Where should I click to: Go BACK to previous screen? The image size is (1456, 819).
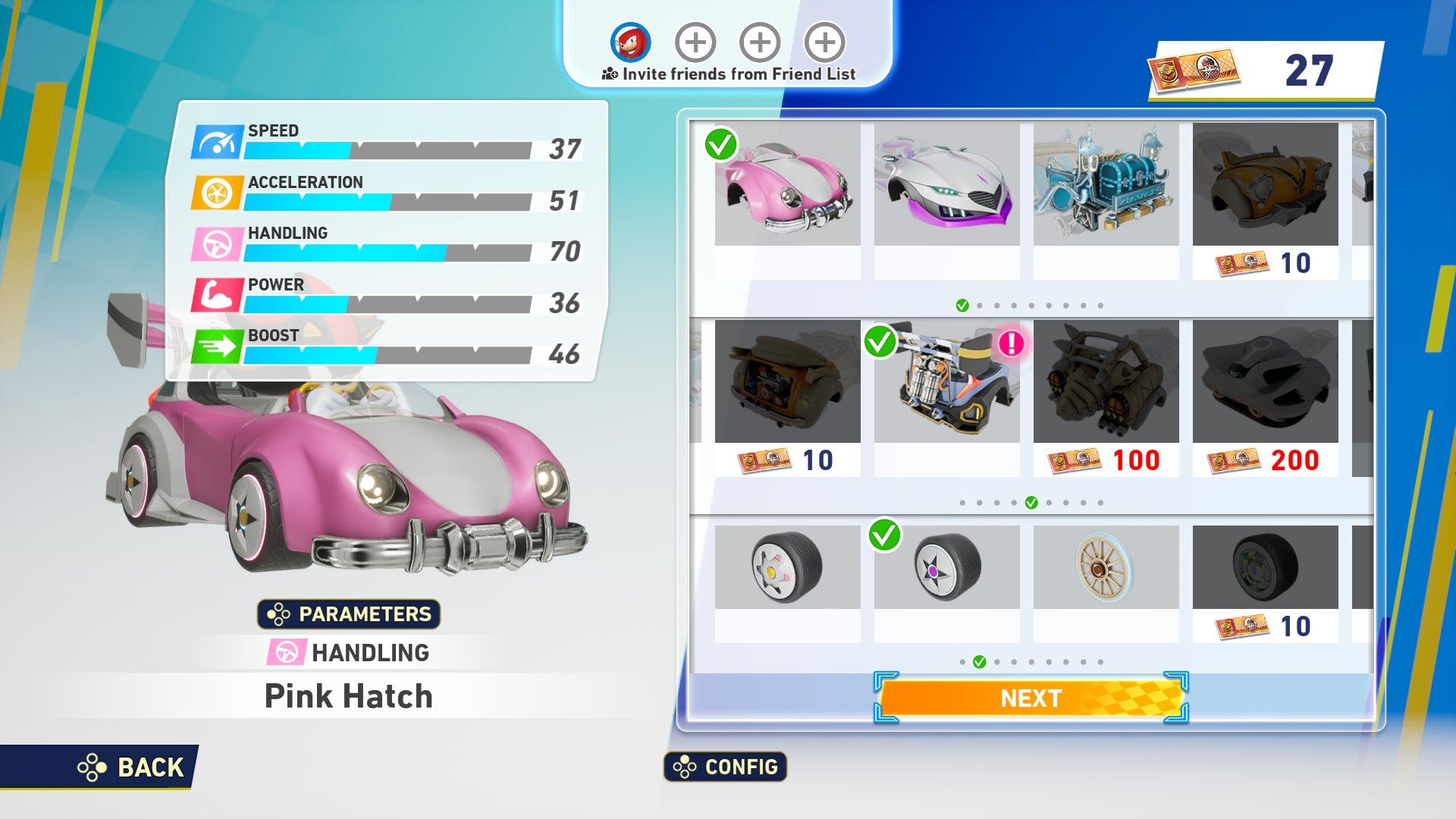coord(133,767)
